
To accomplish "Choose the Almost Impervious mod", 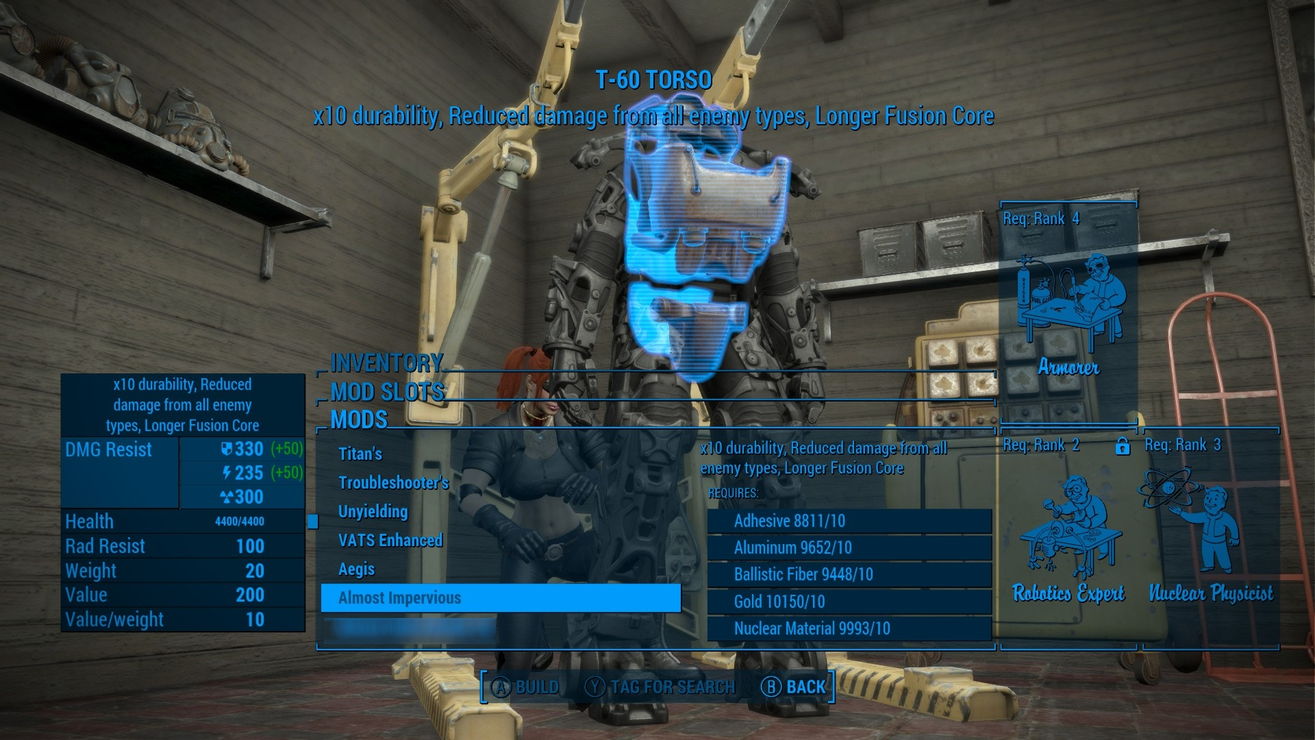I will [500, 598].
